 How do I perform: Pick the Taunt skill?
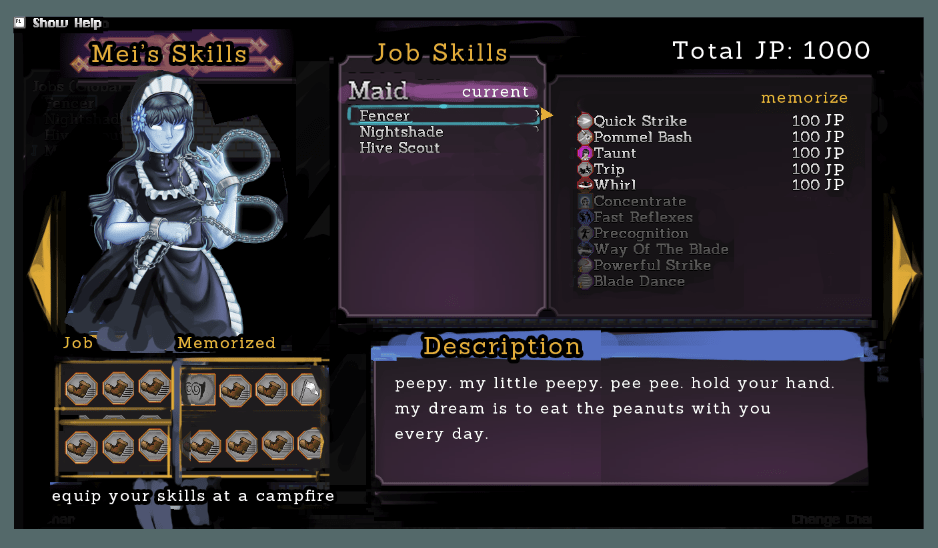[x=614, y=153]
